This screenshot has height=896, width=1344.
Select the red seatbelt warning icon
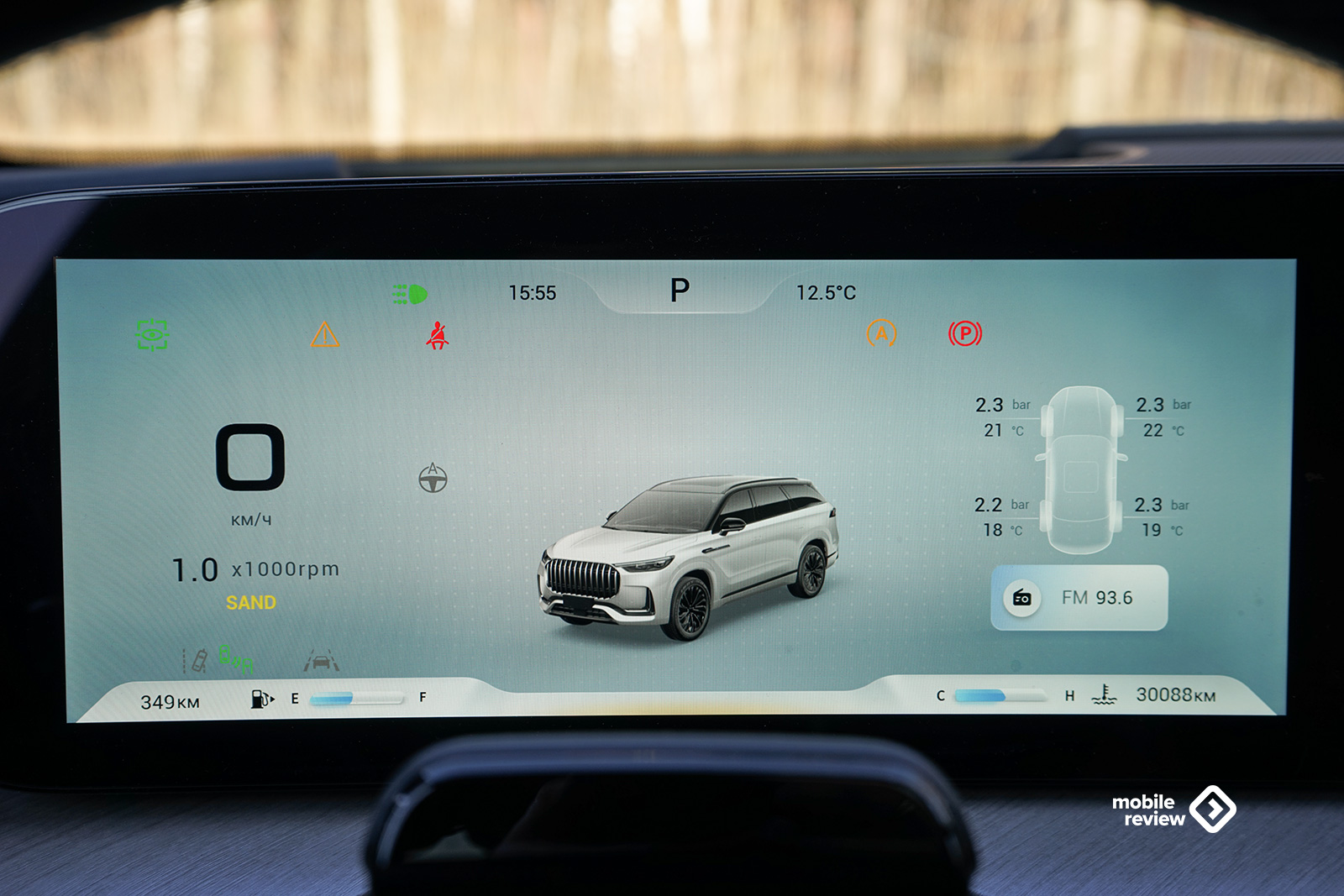coord(437,336)
